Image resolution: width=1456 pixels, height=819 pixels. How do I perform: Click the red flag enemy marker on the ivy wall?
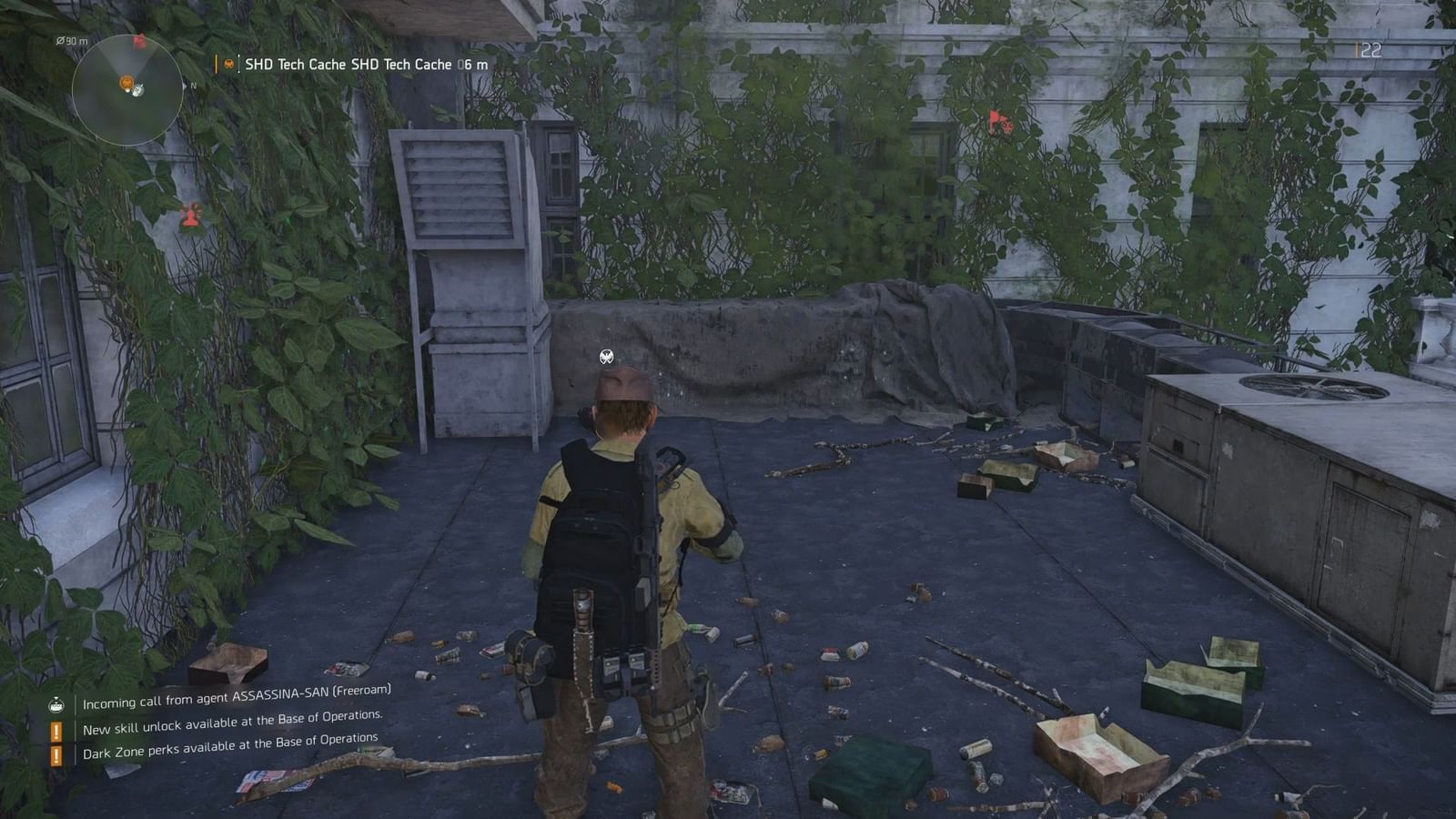pos(995,118)
